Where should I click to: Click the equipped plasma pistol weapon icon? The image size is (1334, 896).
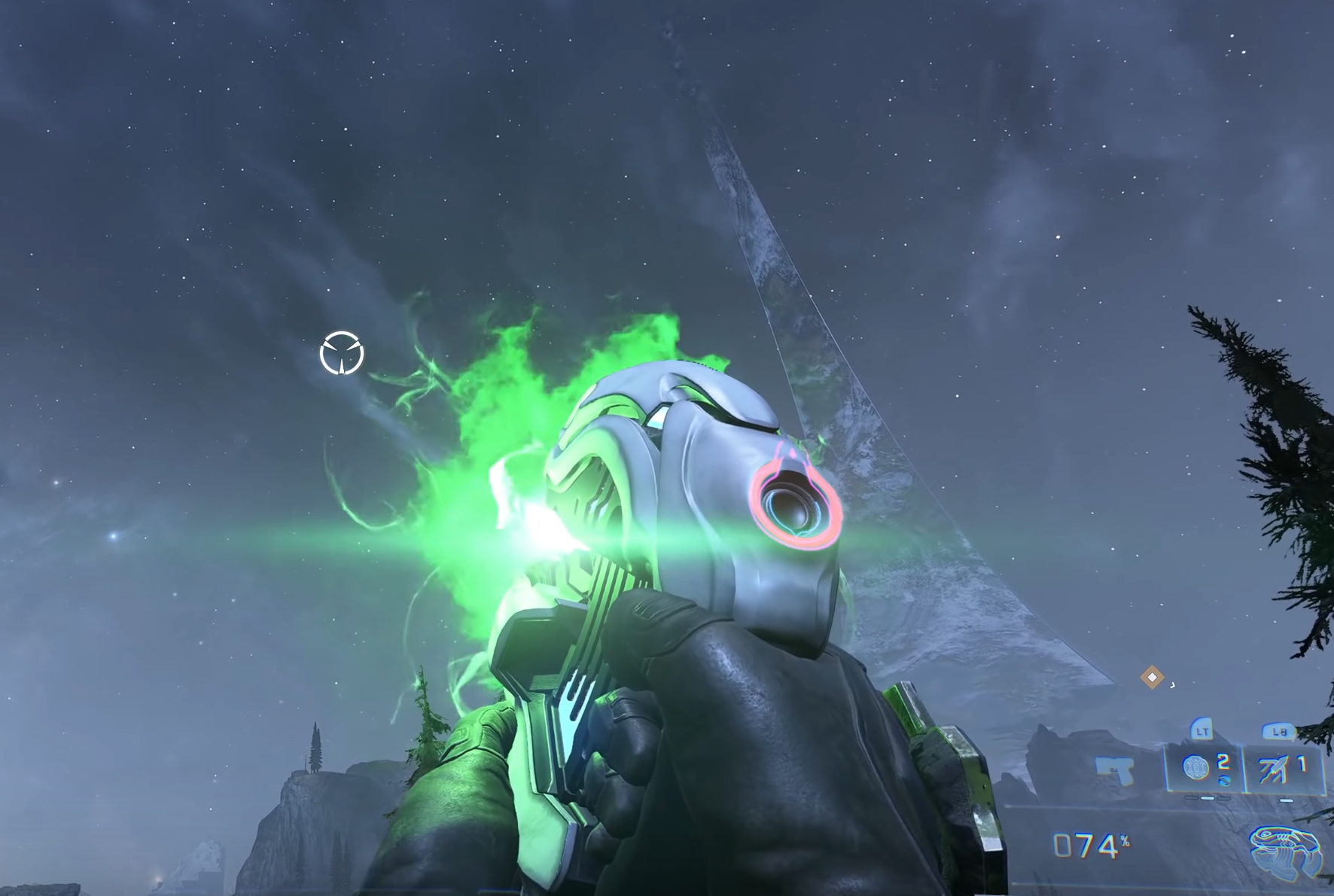pos(1284,851)
